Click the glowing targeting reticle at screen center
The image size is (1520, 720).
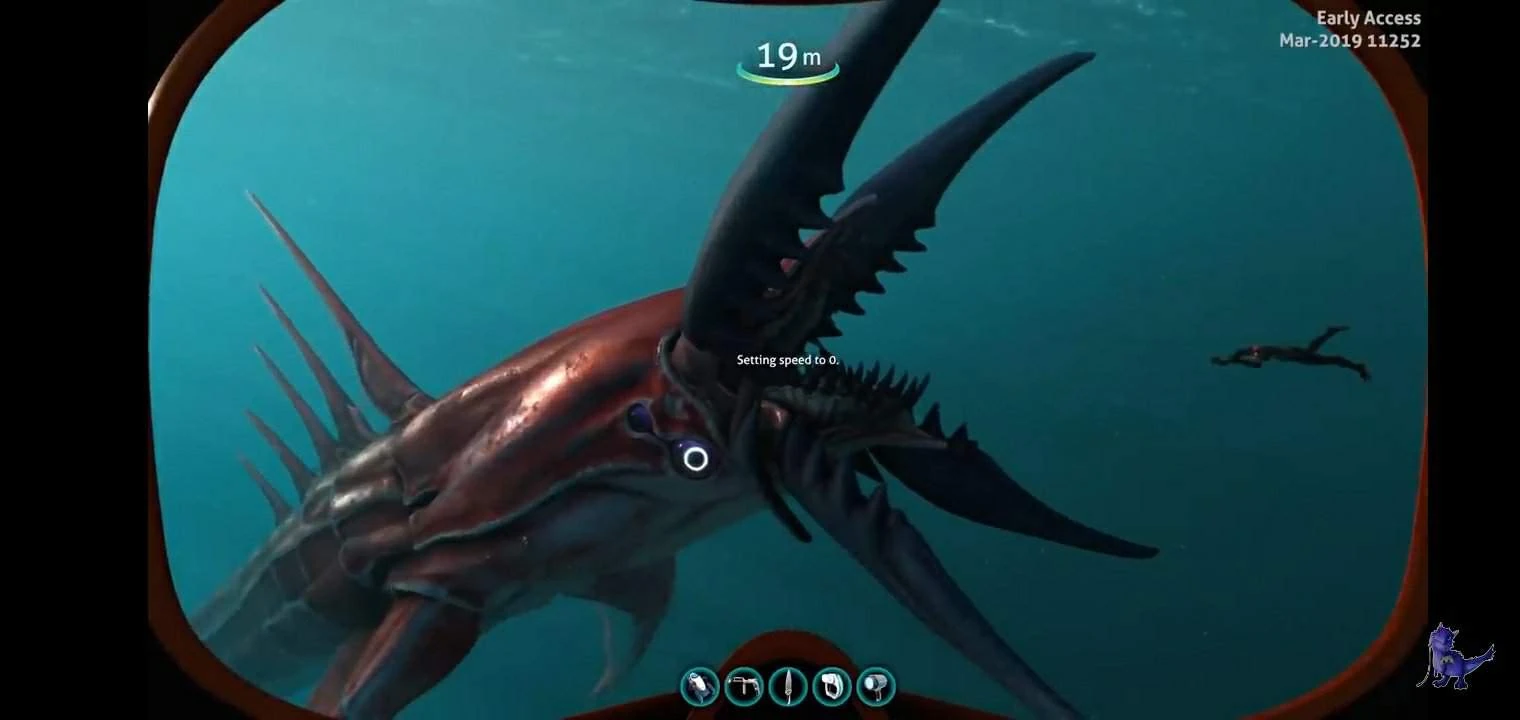pyautogui.click(x=695, y=459)
